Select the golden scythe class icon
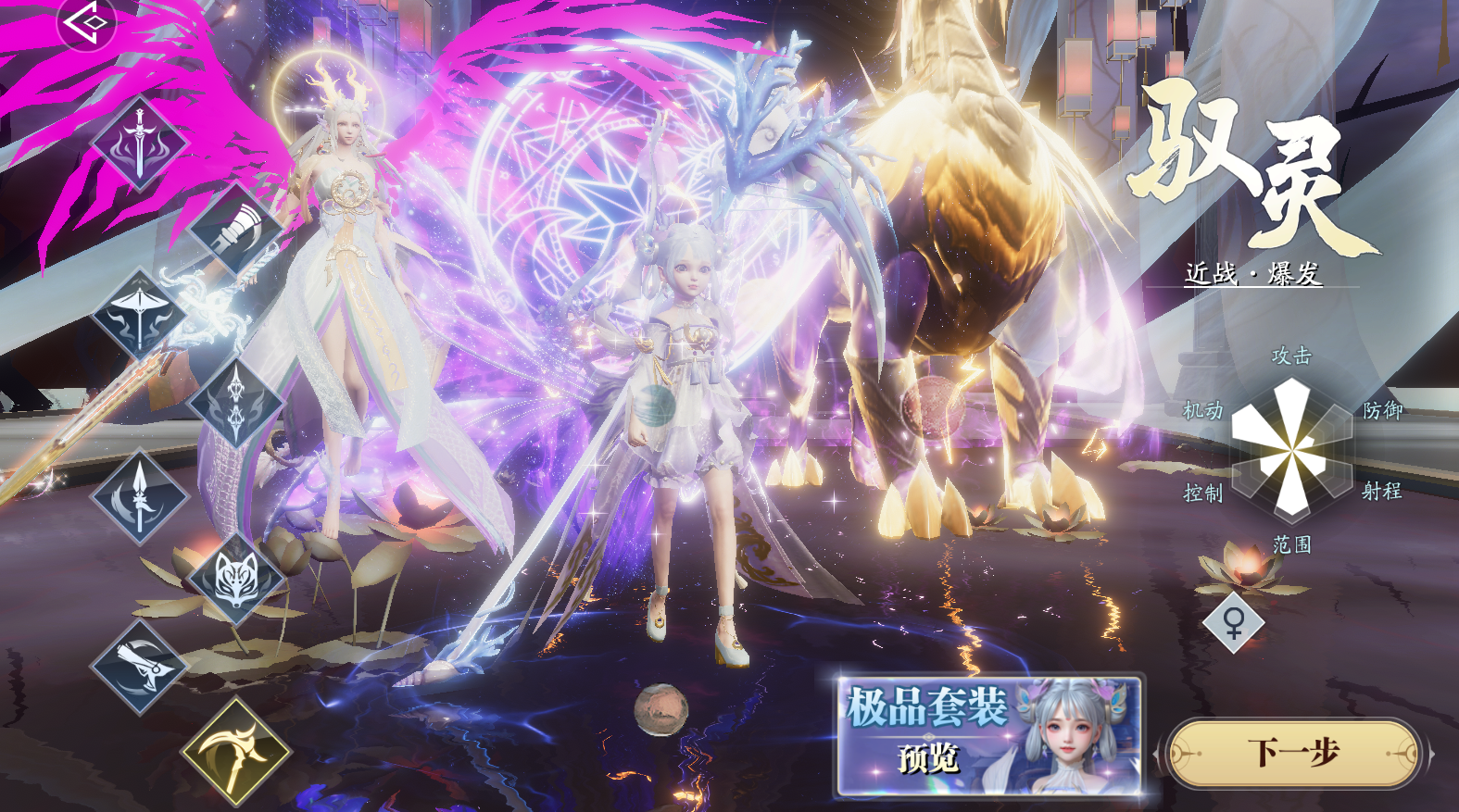This screenshot has height=812, width=1459. [235, 751]
